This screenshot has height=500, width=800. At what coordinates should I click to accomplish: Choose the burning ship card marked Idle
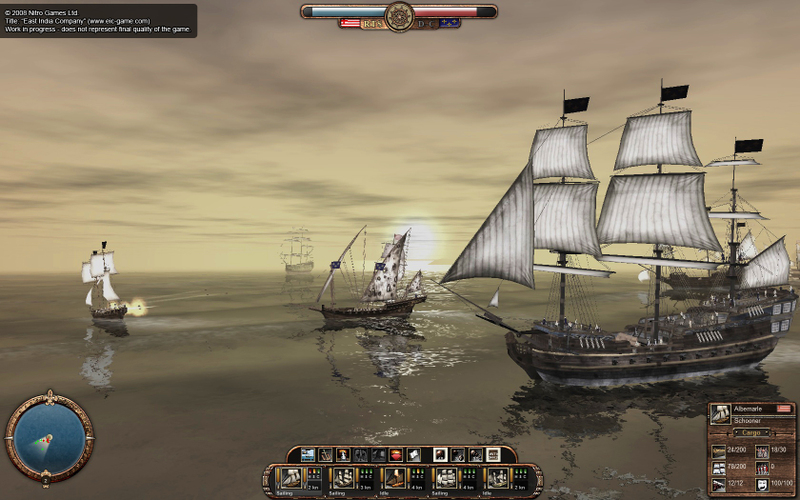(x=395, y=477)
